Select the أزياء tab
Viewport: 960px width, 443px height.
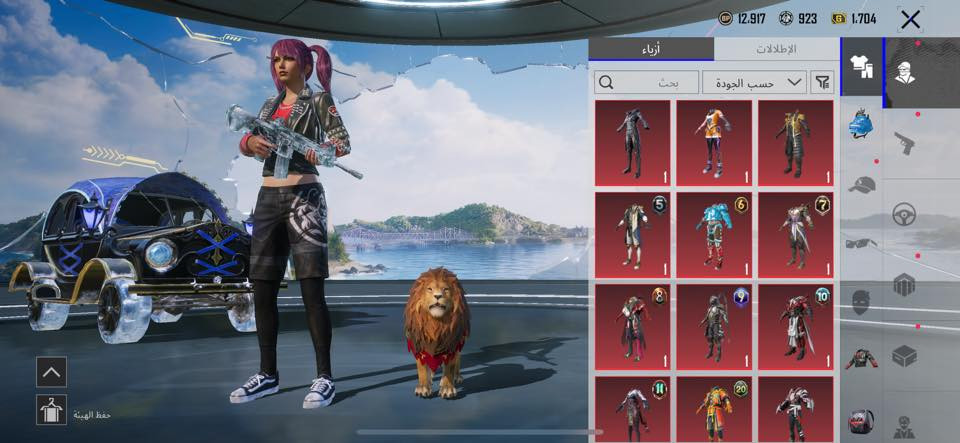coord(651,49)
